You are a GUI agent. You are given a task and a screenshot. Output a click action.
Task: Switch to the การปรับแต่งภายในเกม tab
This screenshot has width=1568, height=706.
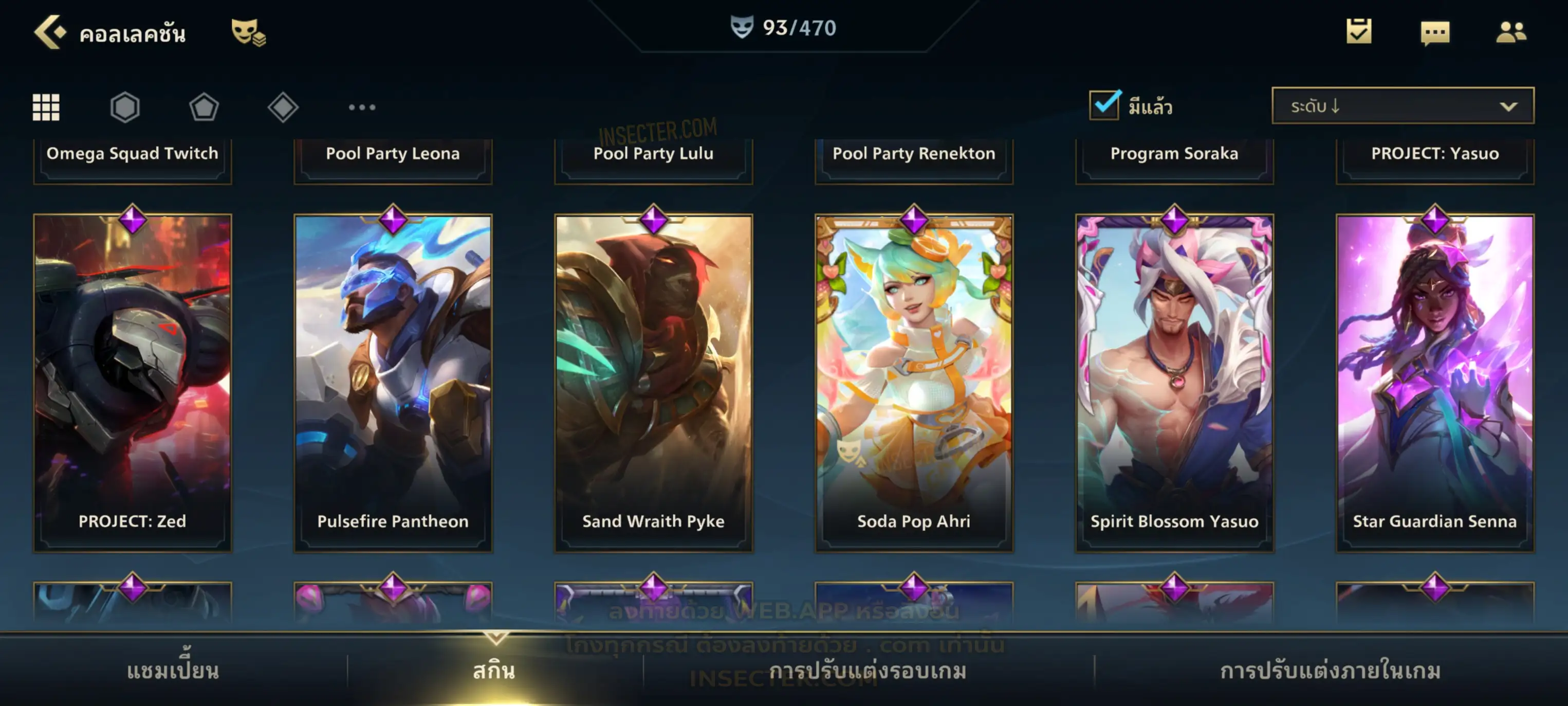1331,671
